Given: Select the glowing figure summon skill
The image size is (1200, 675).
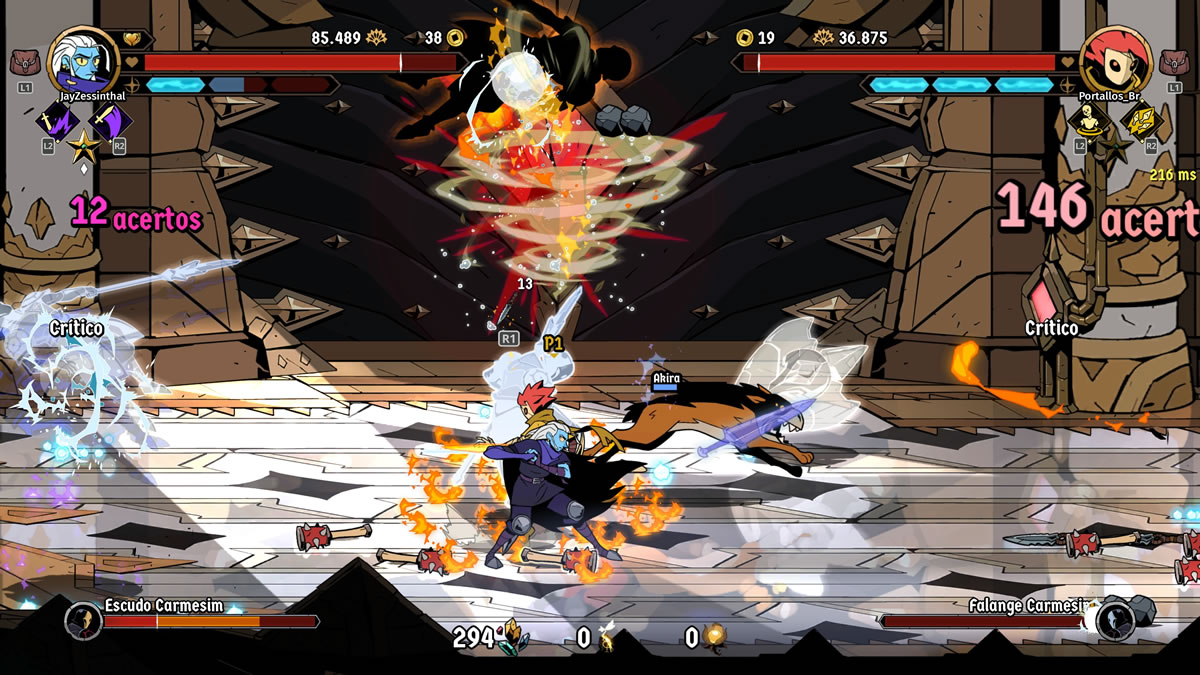Looking at the screenshot, I should [1087, 122].
